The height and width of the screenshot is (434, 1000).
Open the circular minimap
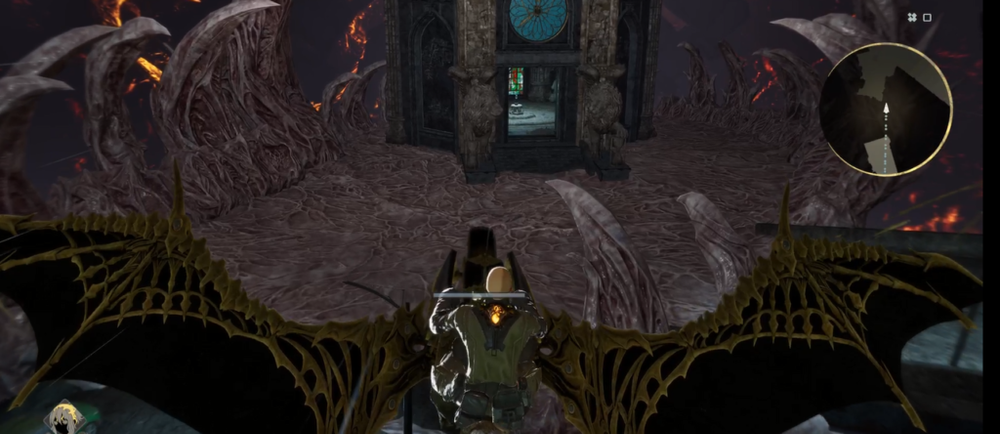point(885,111)
